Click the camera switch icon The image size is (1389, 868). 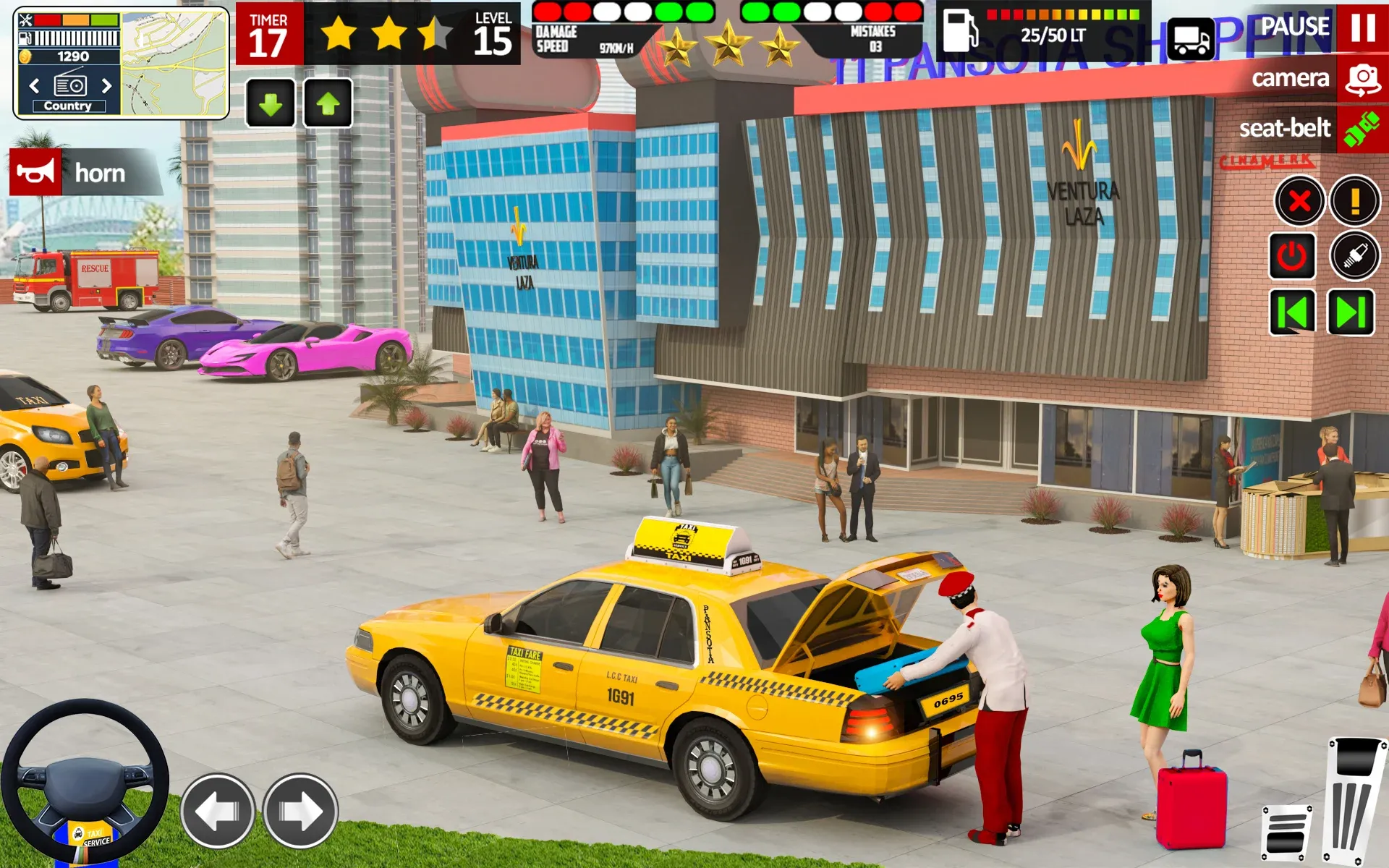coord(1363,78)
